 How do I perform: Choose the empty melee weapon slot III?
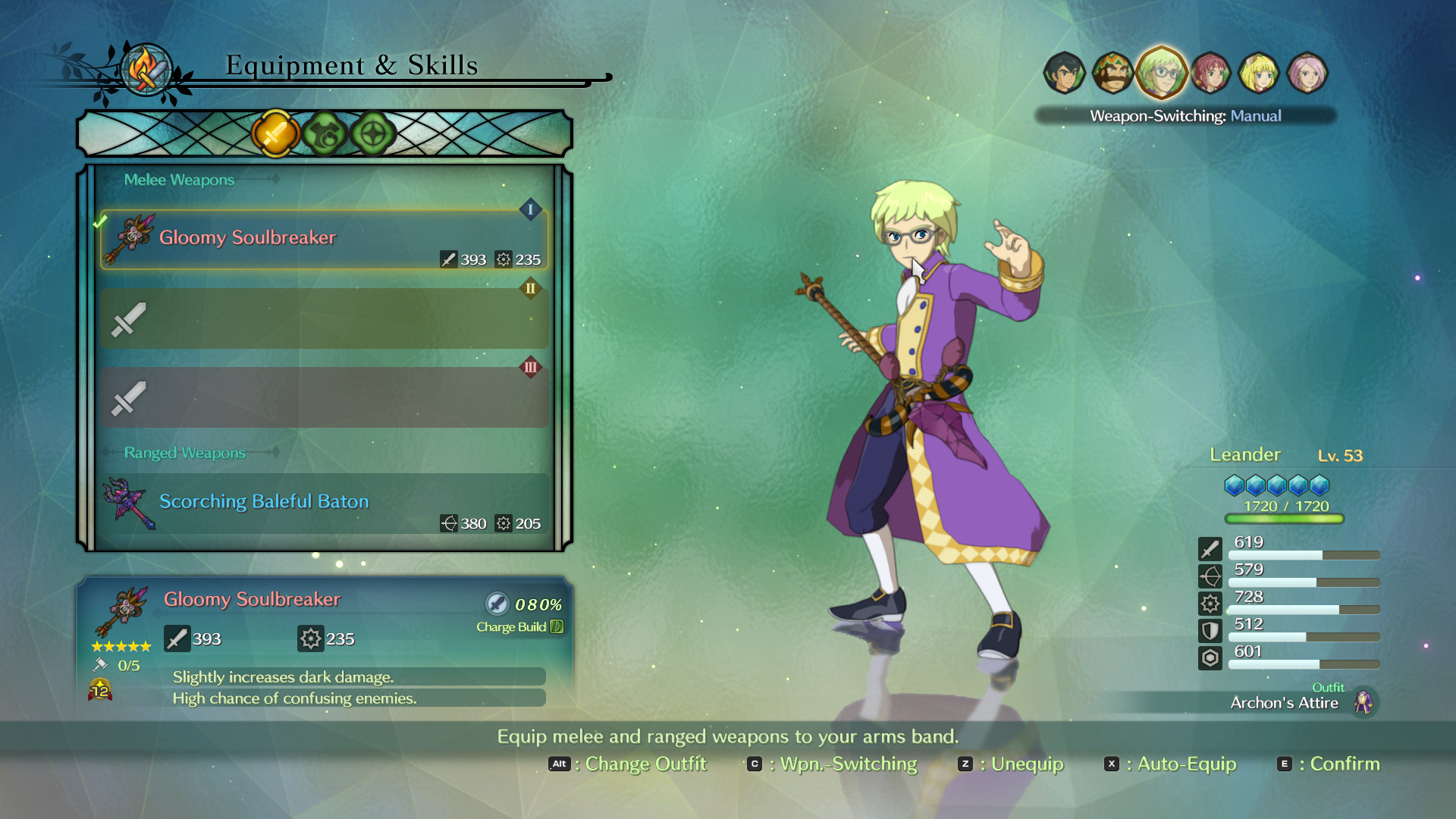coord(324,397)
